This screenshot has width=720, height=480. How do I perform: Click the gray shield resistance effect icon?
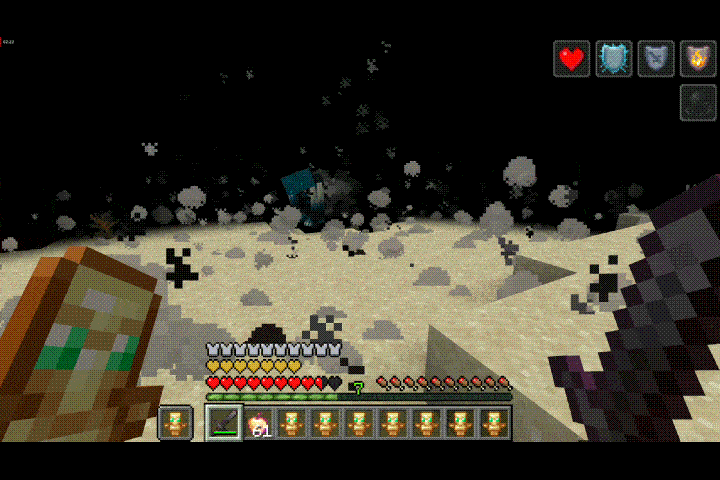tap(655, 59)
